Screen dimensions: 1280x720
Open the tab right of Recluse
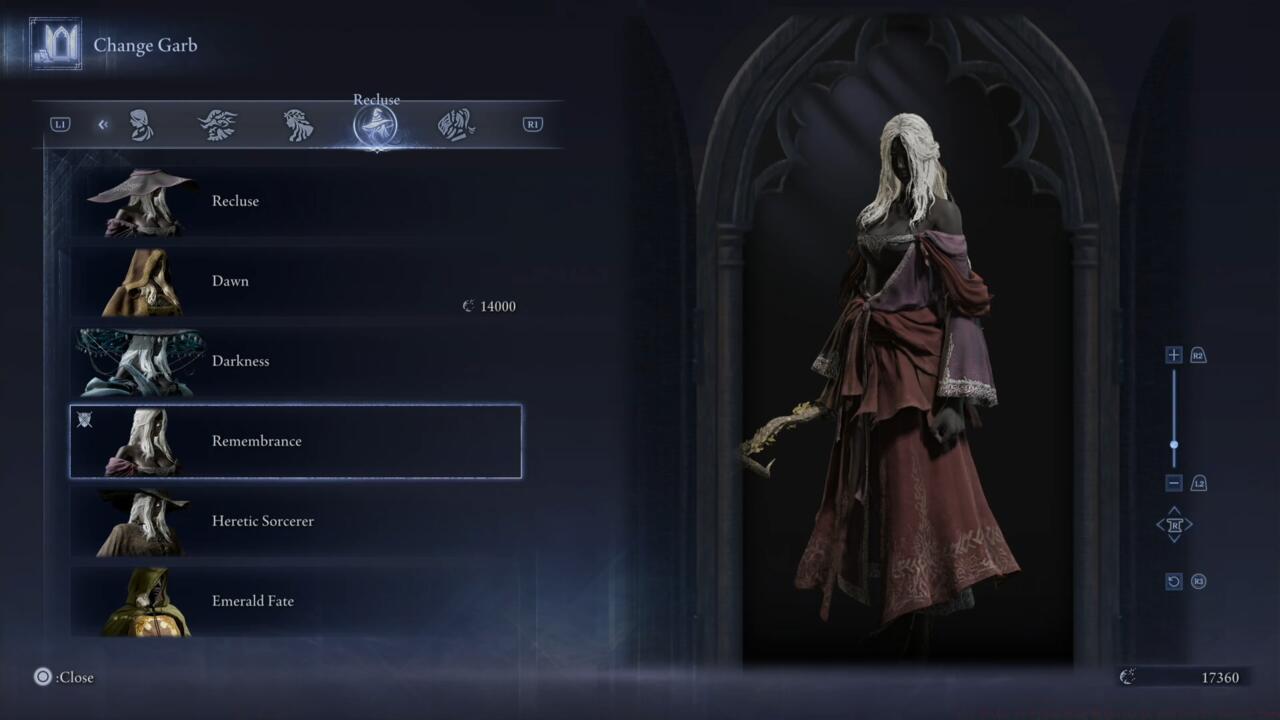coord(456,125)
